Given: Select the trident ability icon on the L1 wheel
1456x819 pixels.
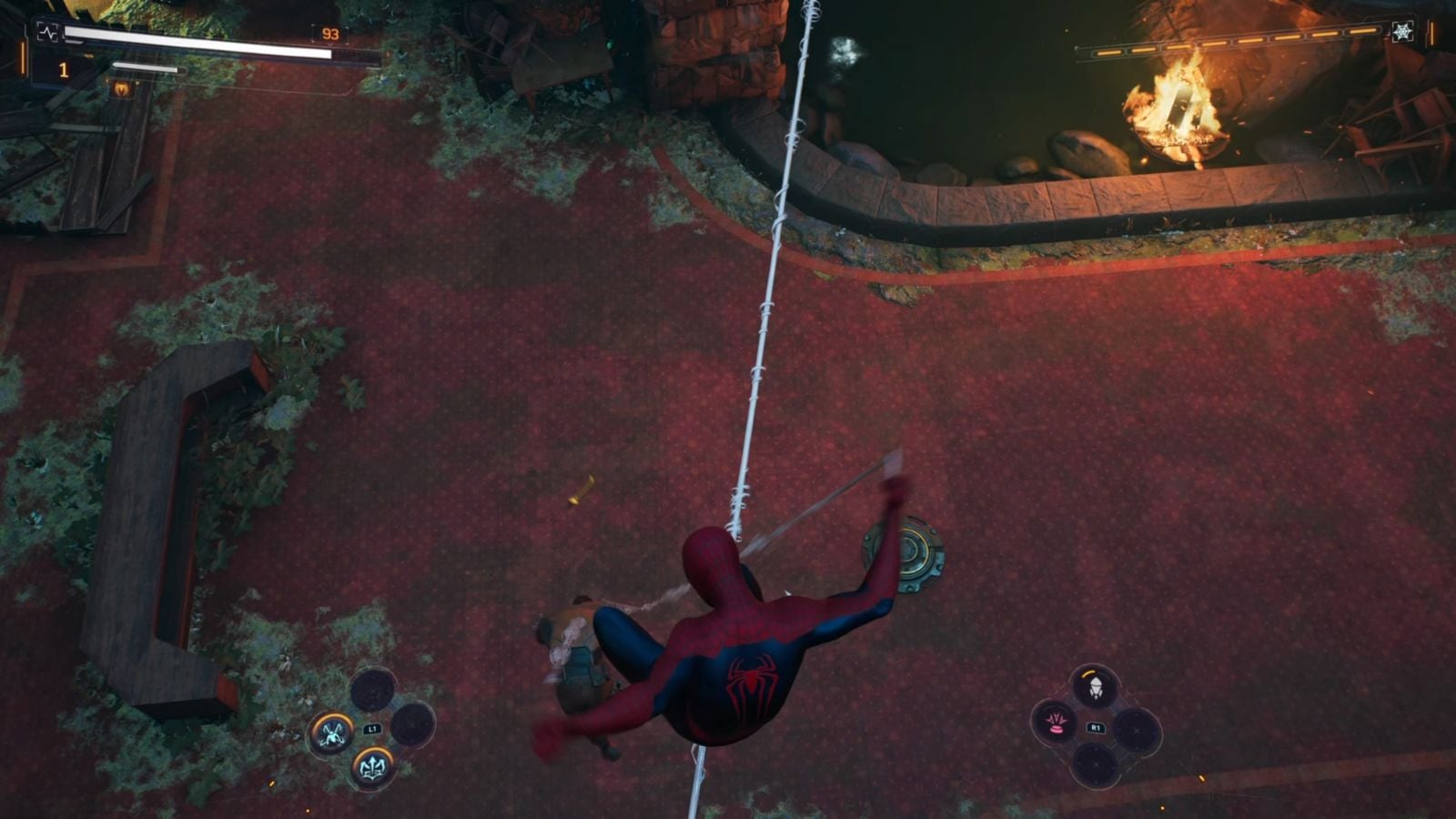Looking at the screenshot, I should 373,767.
